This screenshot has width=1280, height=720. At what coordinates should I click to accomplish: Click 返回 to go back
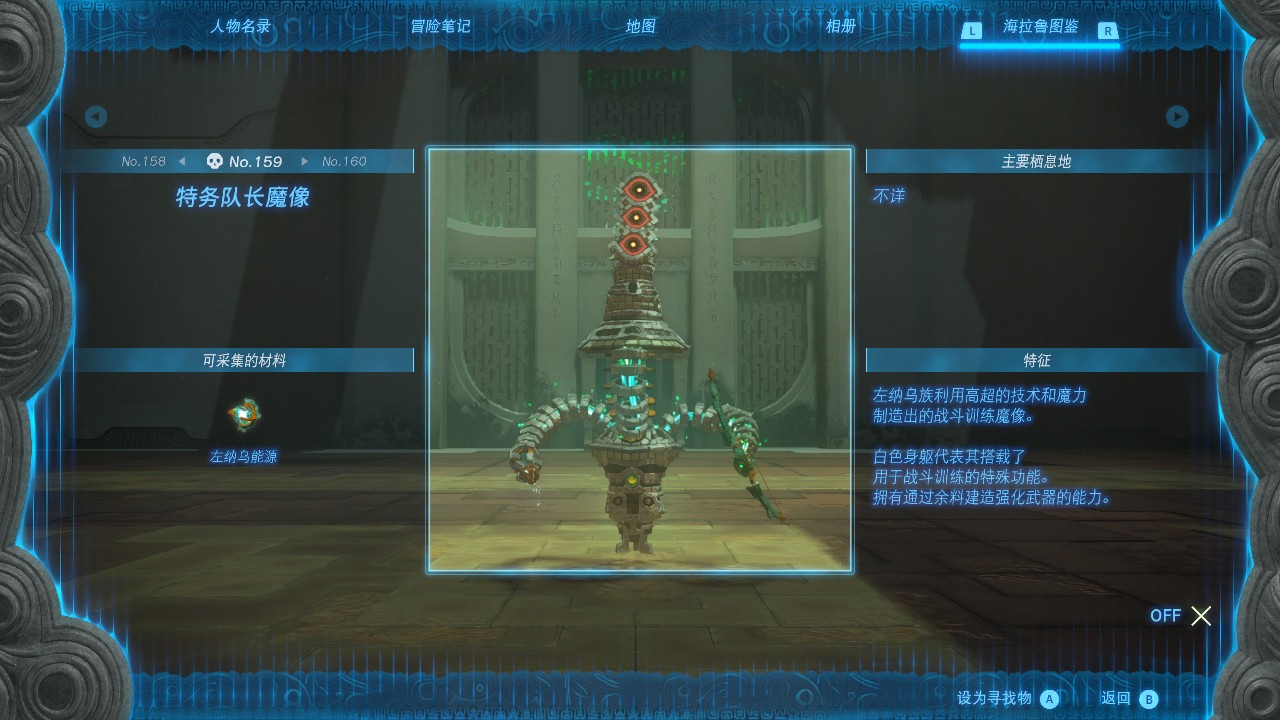[1129, 699]
